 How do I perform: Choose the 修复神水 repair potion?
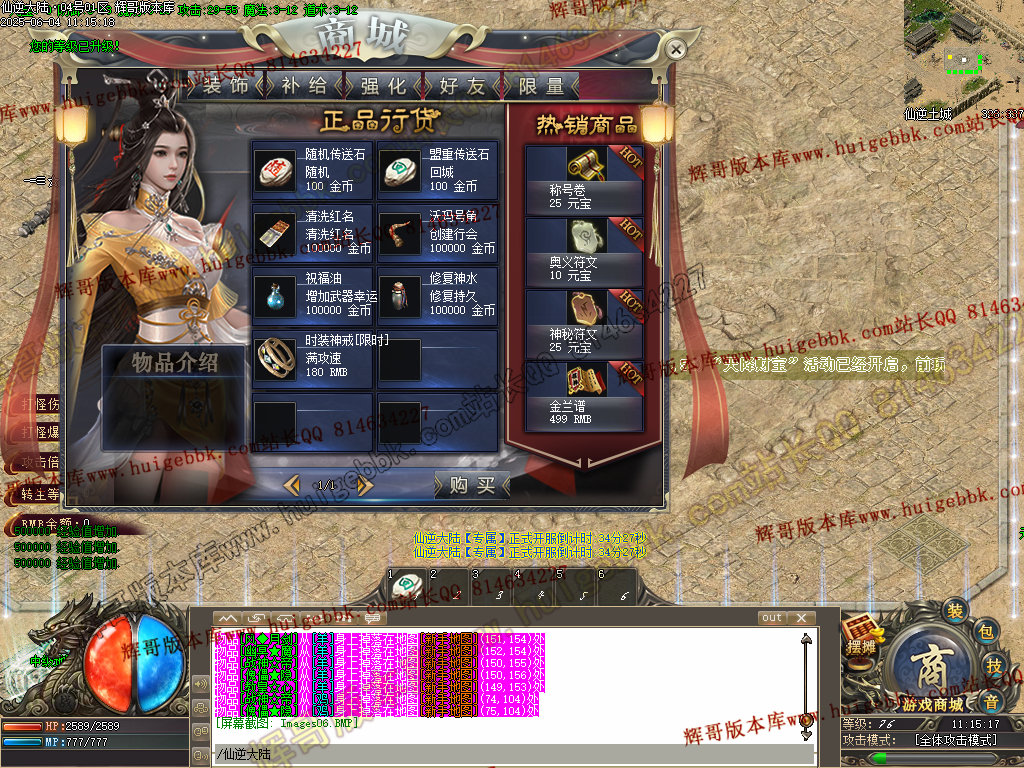(x=437, y=296)
